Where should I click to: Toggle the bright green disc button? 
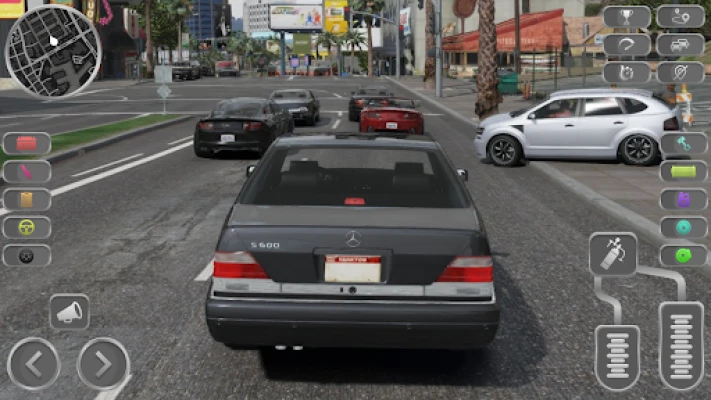coord(683,255)
